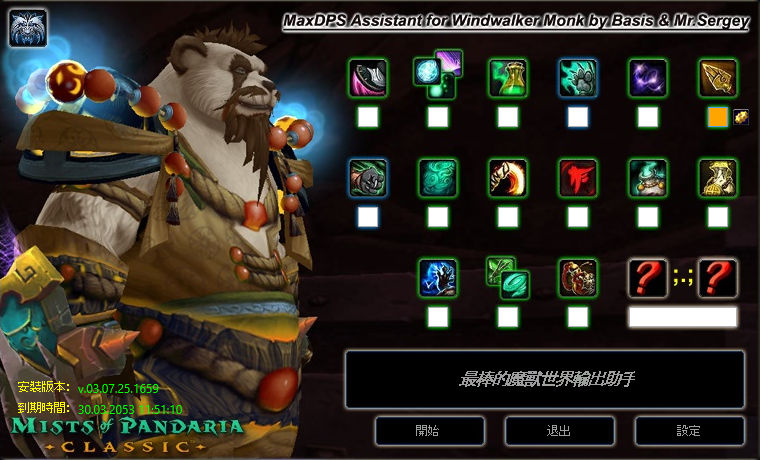The width and height of the screenshot is (760, 460).
Task: Select the golden spearhead ability icon
Action: coord(717,78)
